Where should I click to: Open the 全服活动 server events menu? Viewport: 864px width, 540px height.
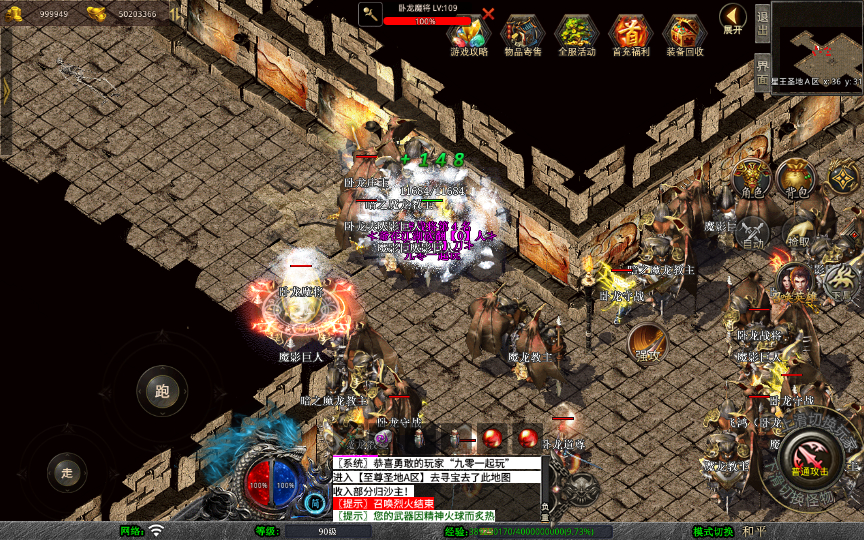coord(576,34)
